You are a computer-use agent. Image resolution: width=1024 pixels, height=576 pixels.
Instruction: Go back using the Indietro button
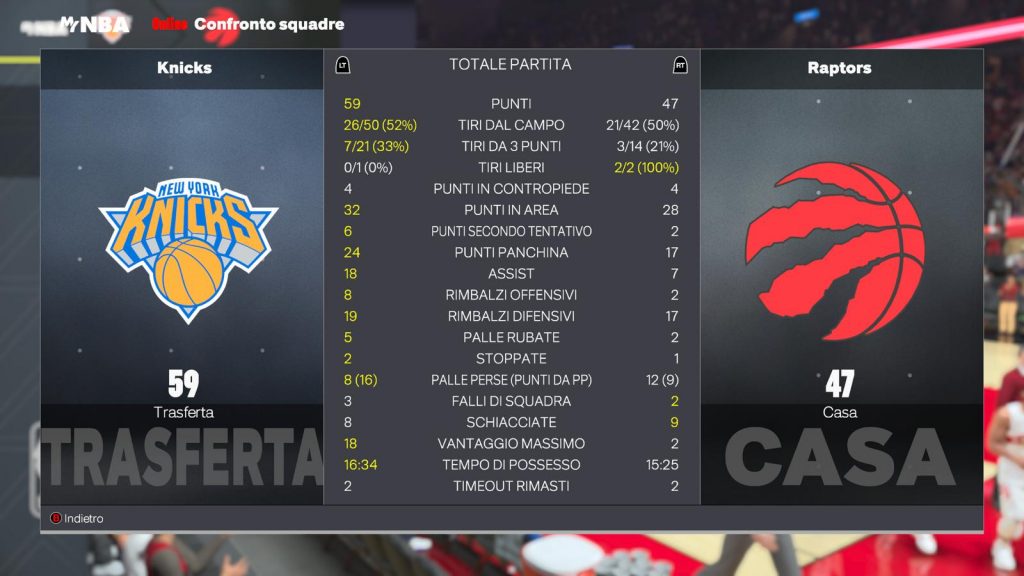78,518
